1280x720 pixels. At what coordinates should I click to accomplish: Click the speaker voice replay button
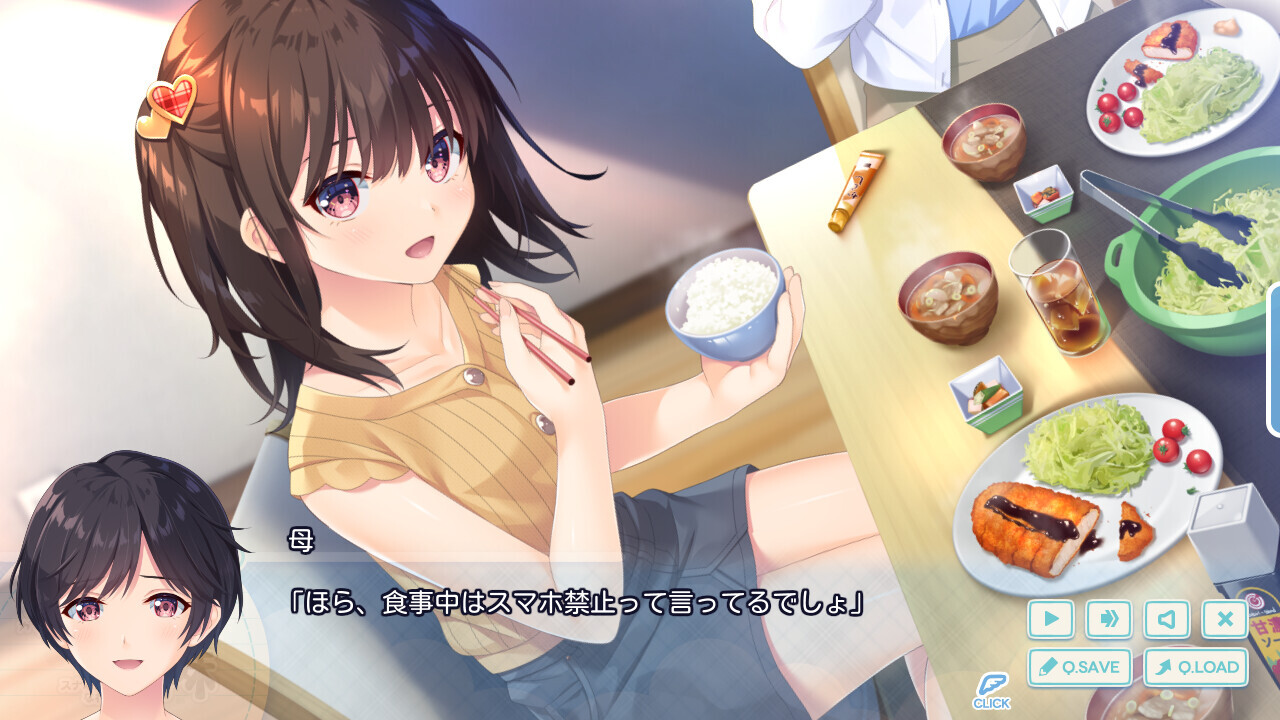coord(1166,619)
